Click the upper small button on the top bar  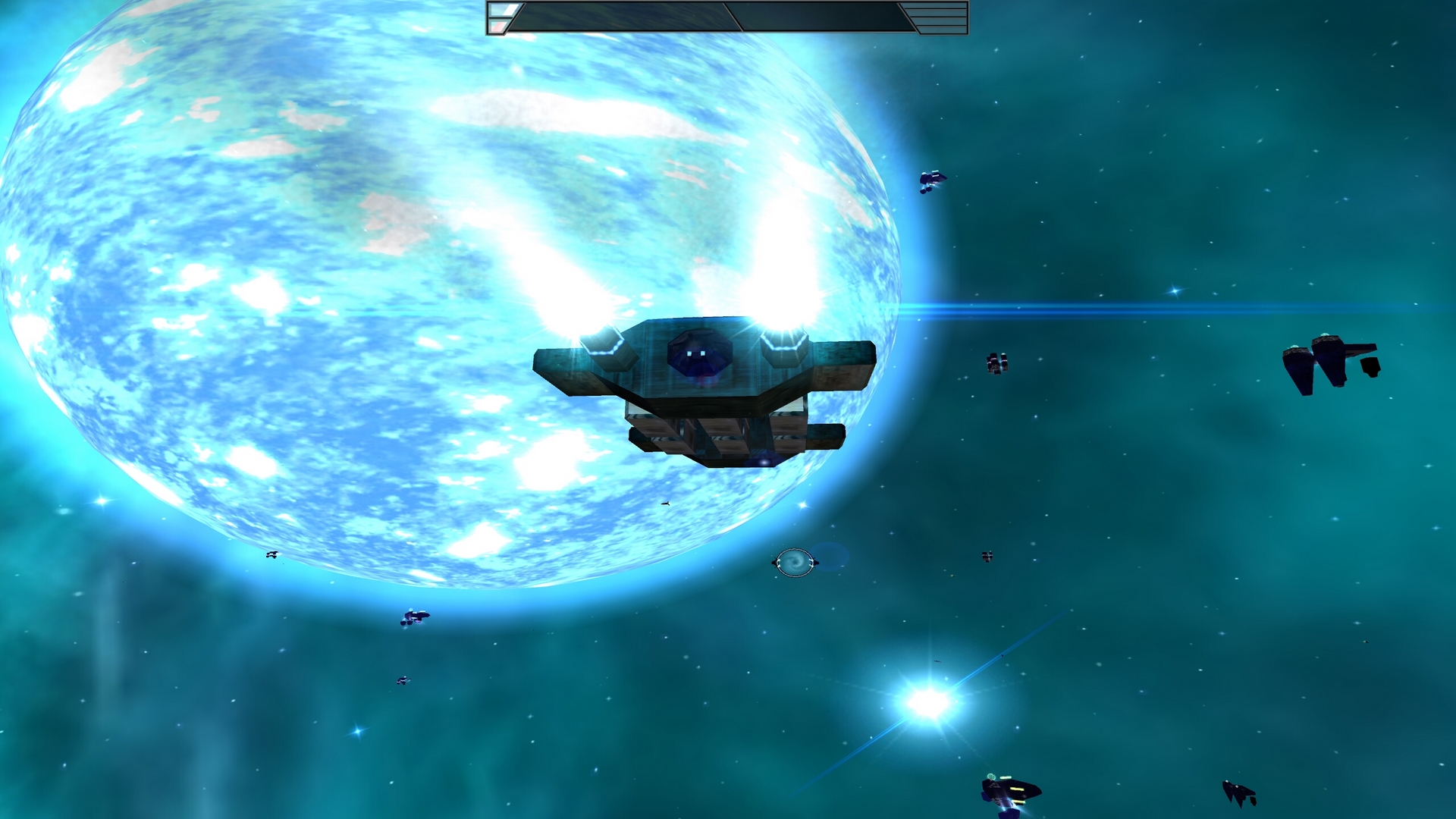point(502,10)
